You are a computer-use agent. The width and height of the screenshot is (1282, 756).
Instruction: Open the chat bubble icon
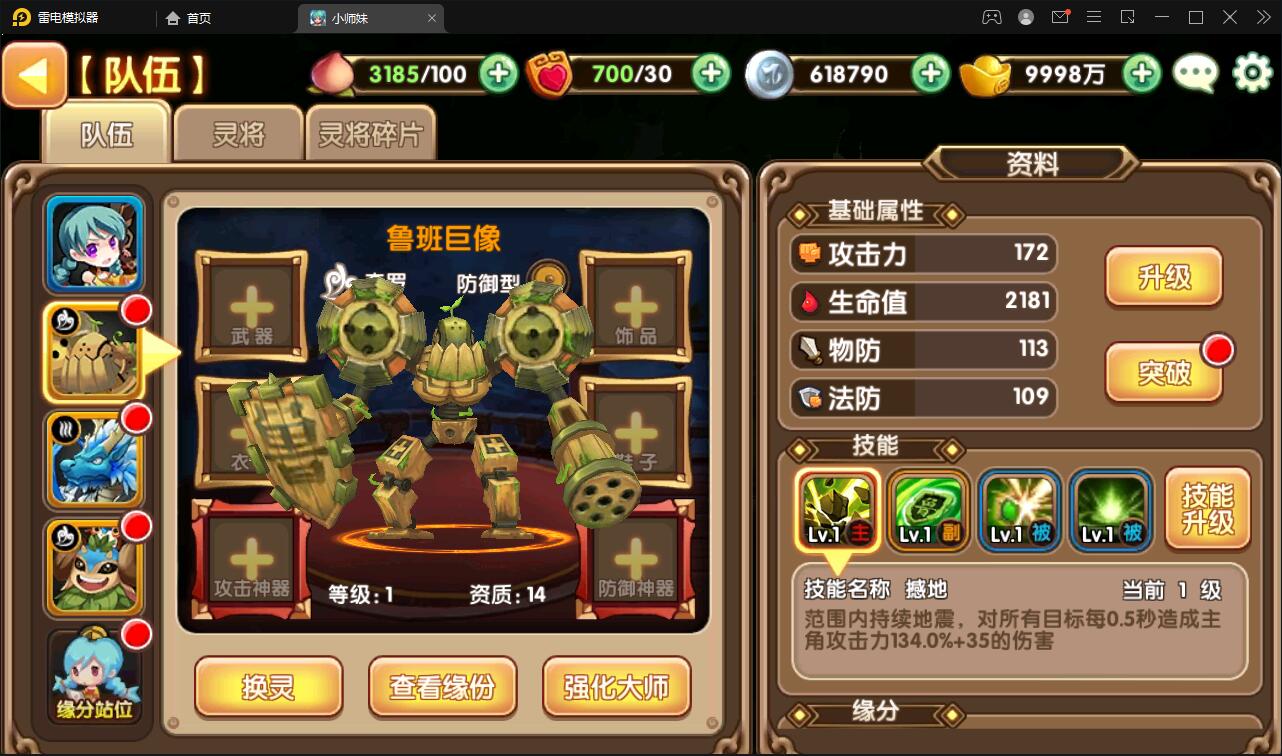coord(1194,73)
